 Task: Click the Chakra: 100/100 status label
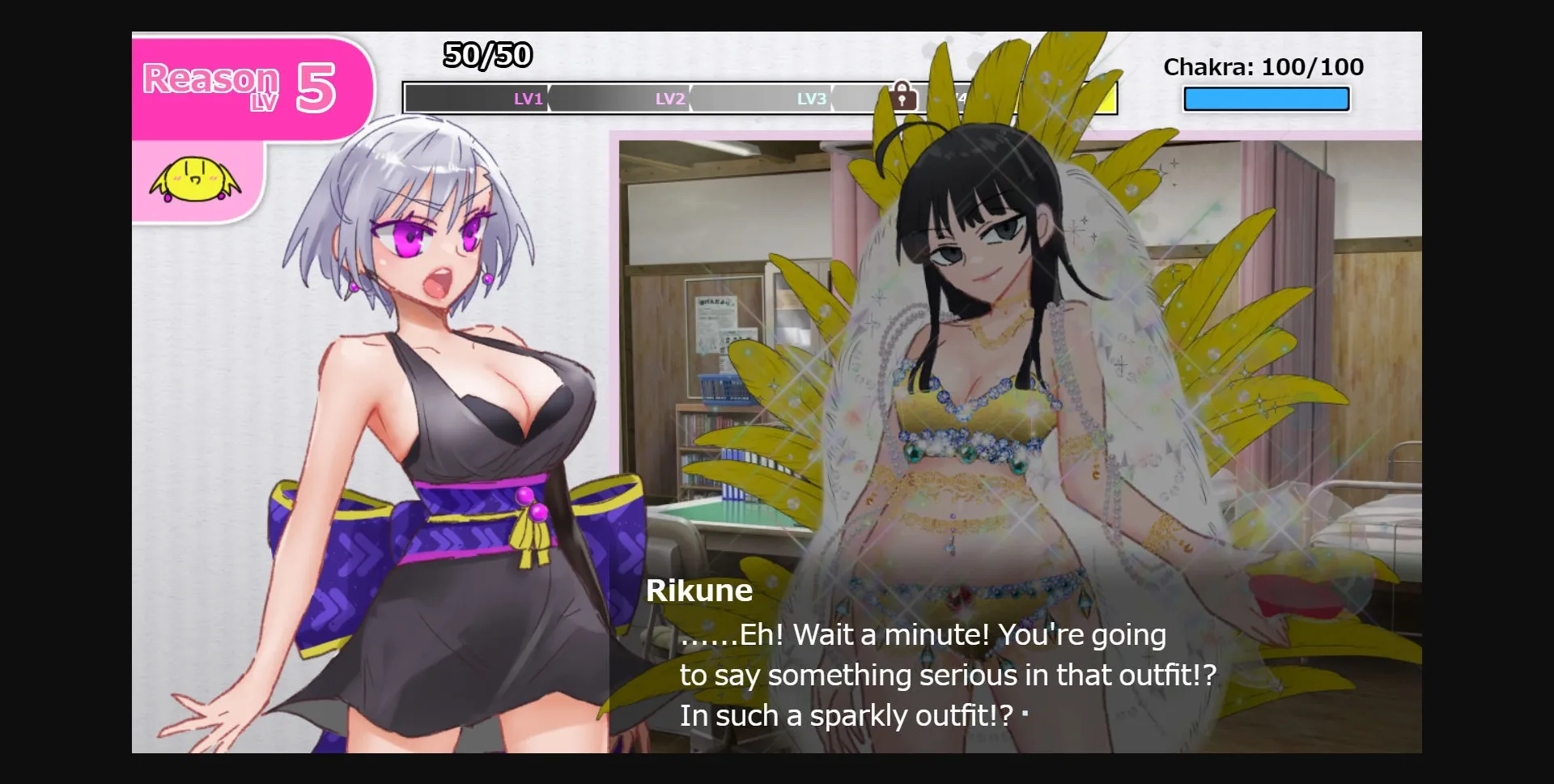(x=1263, y=67)
